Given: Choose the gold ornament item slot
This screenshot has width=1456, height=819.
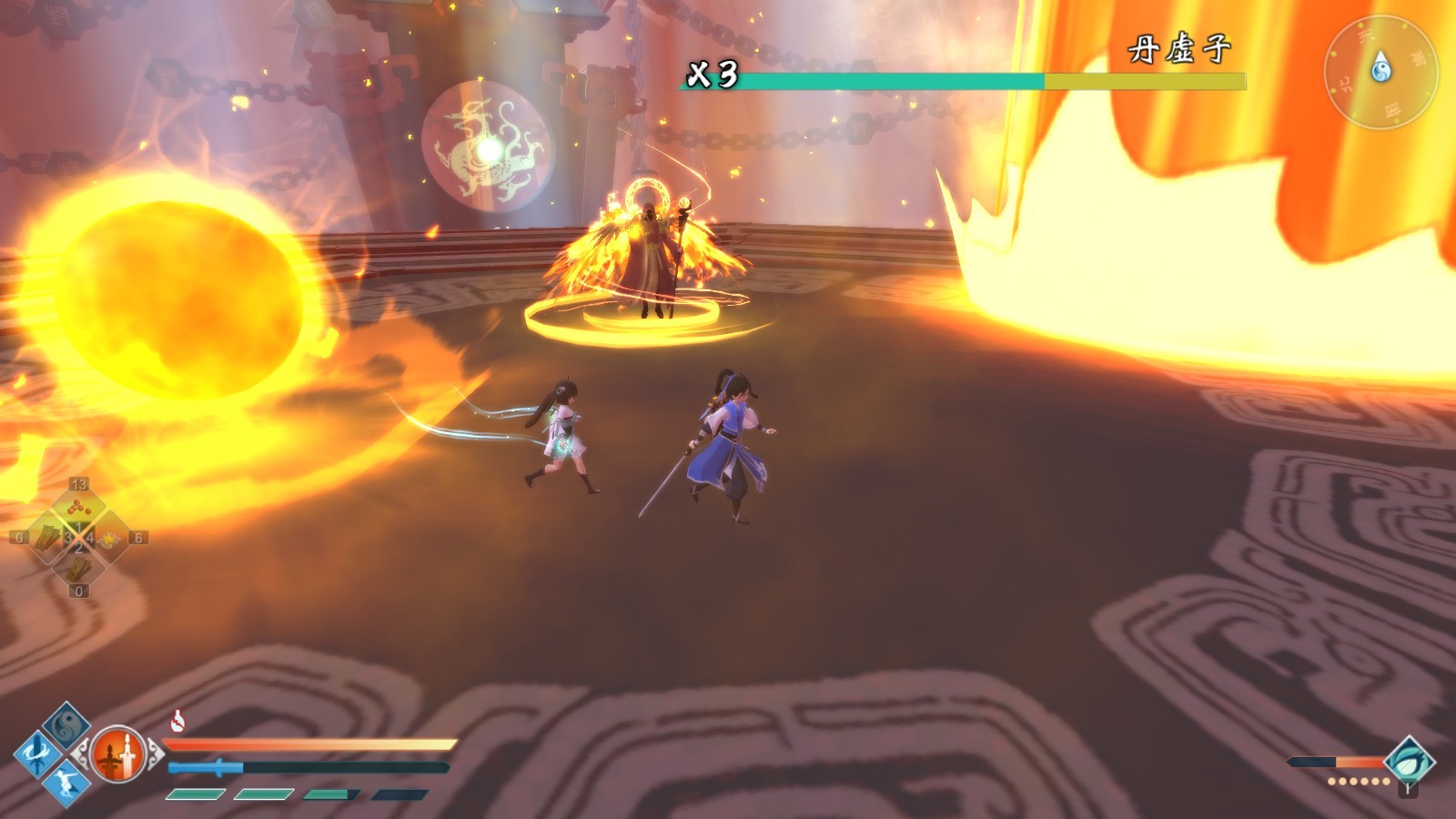Looking at the screenshot, I should coord(109,539).
